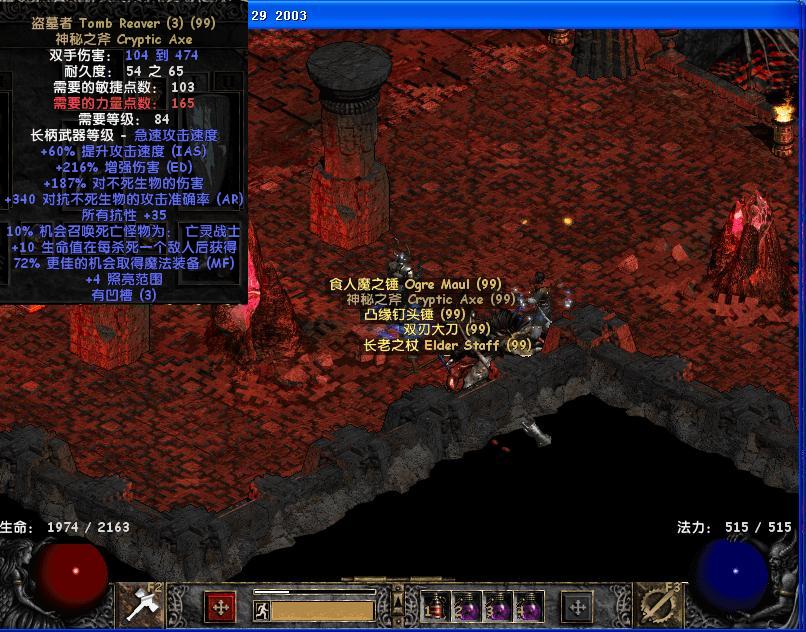Toggle the run/walk button
The image size is (806, 632).
point(261,610)
